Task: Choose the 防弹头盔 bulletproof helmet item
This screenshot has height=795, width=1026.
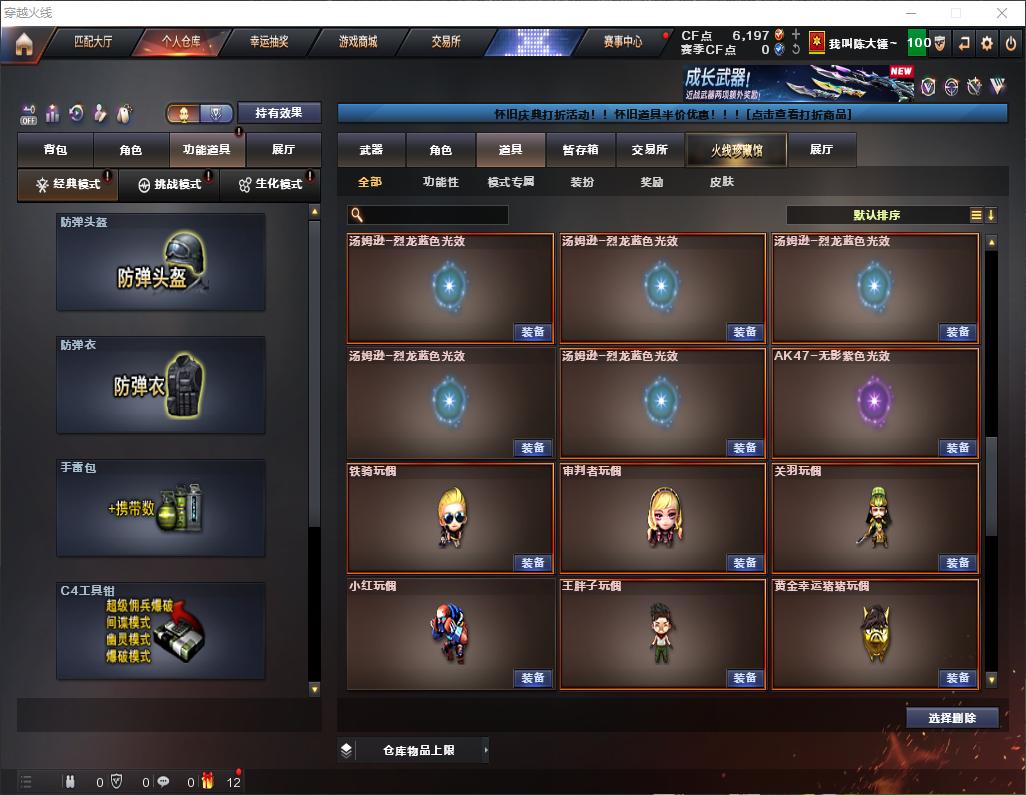Action: pos(161,263)
